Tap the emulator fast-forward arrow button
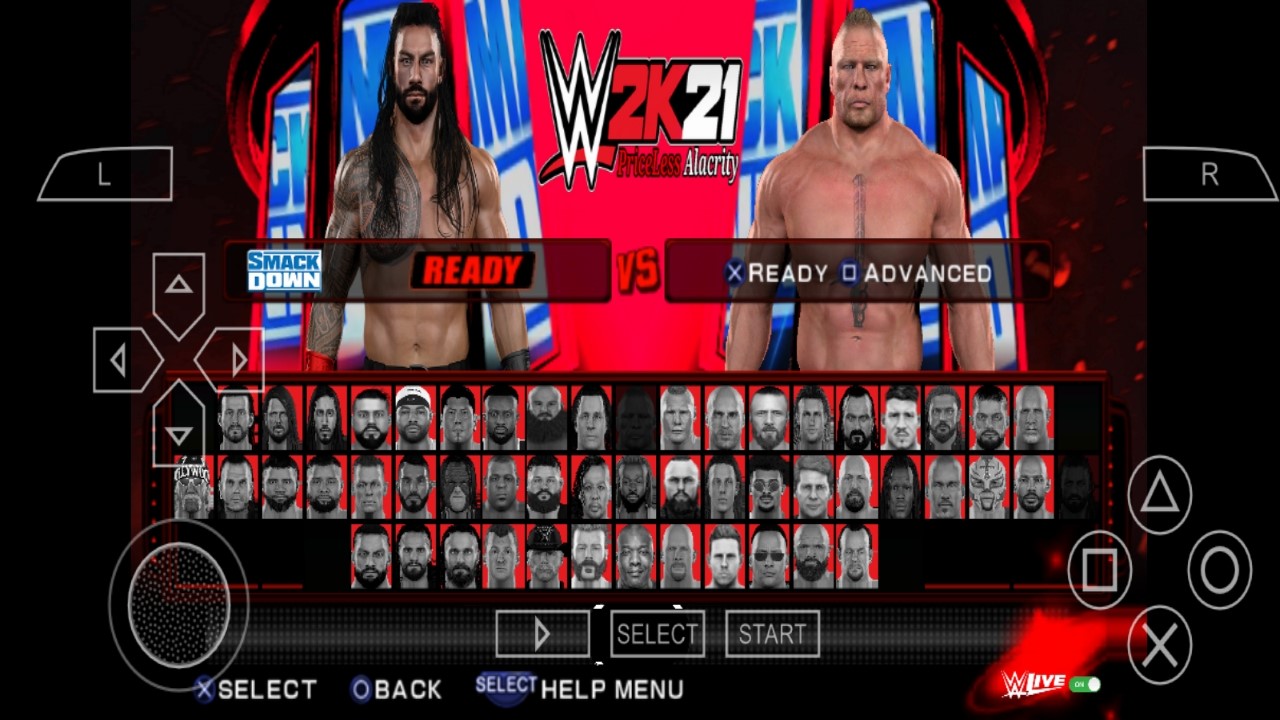 542,634
